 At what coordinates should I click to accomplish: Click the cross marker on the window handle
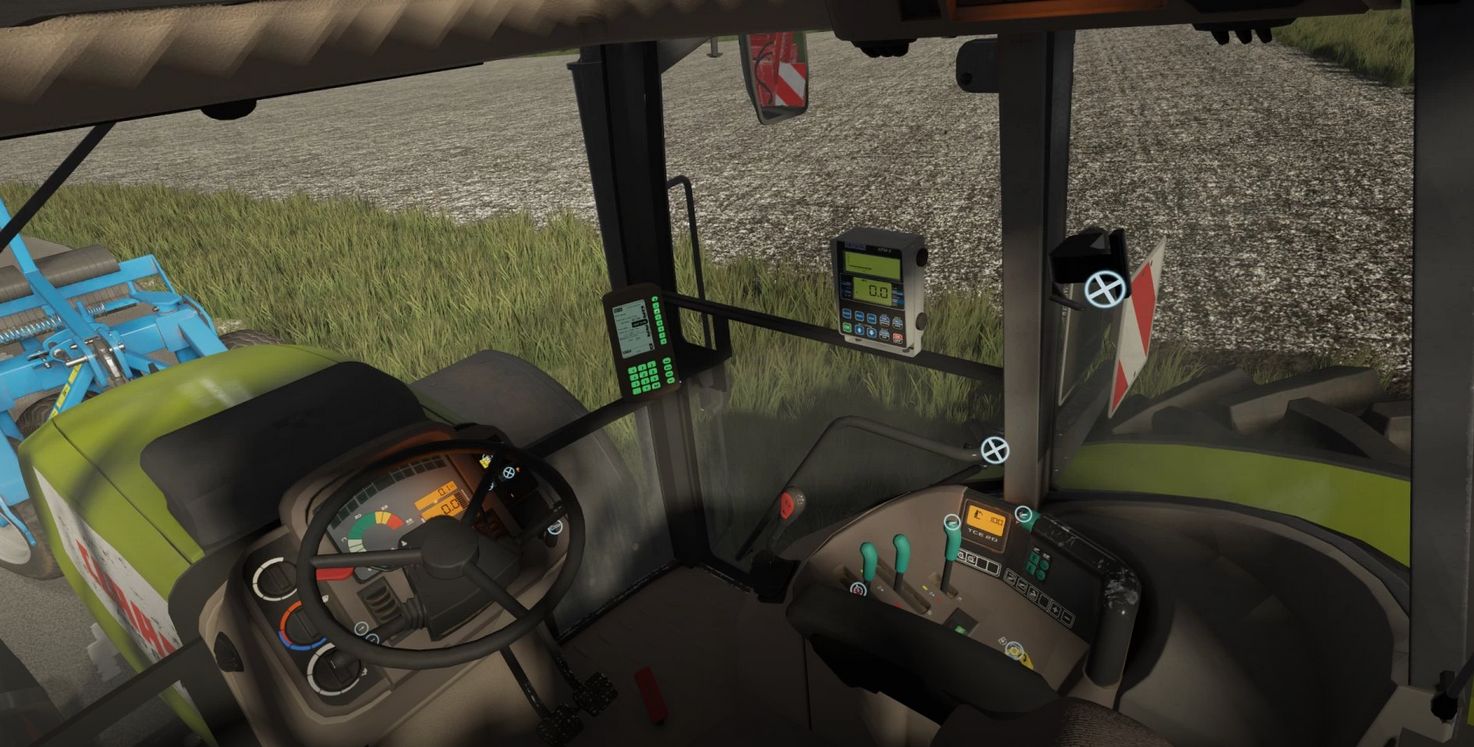click(x=993, y=450)
